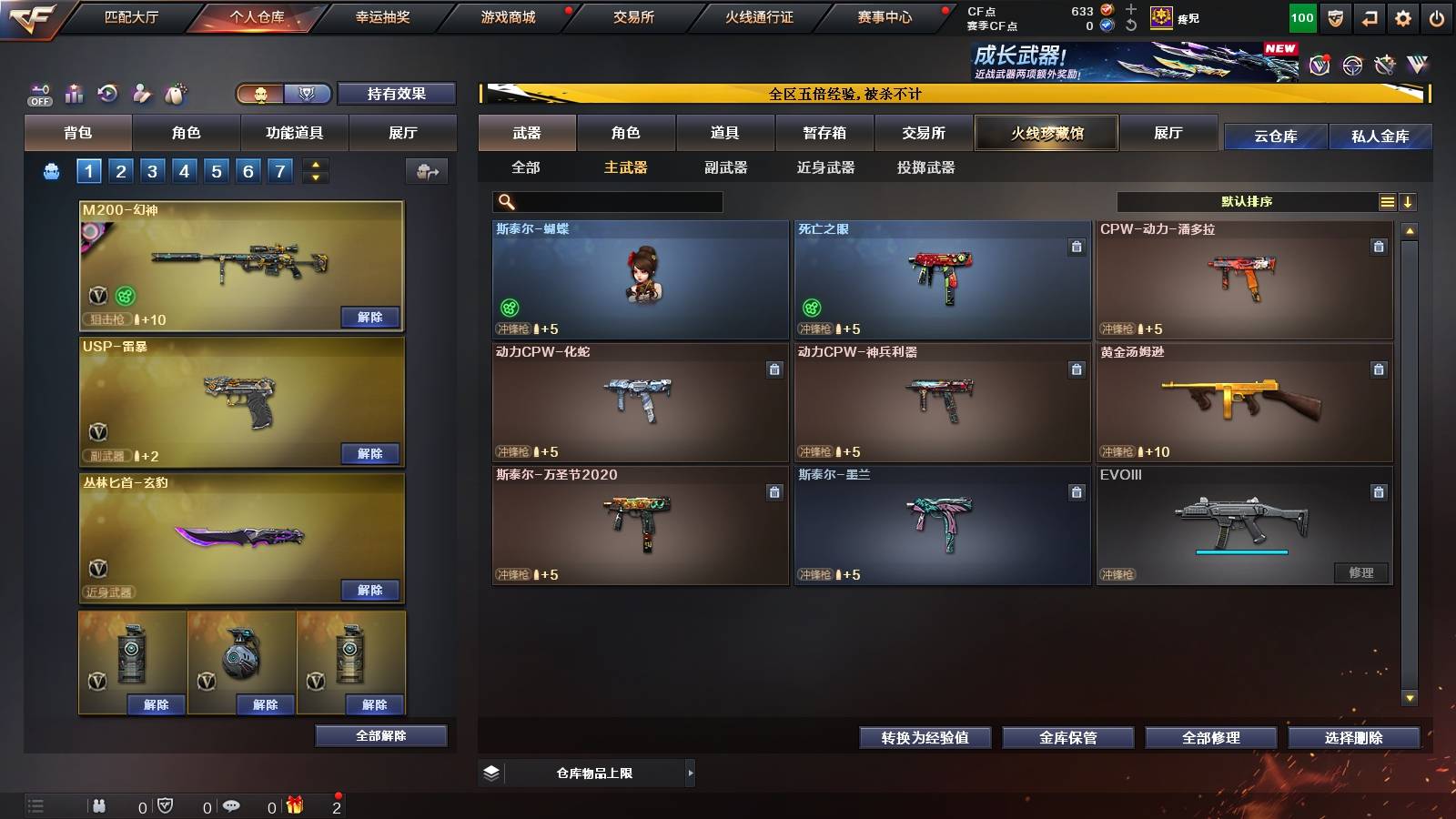Click the wrench repair icon on right sidebar

coord(1385,65)
